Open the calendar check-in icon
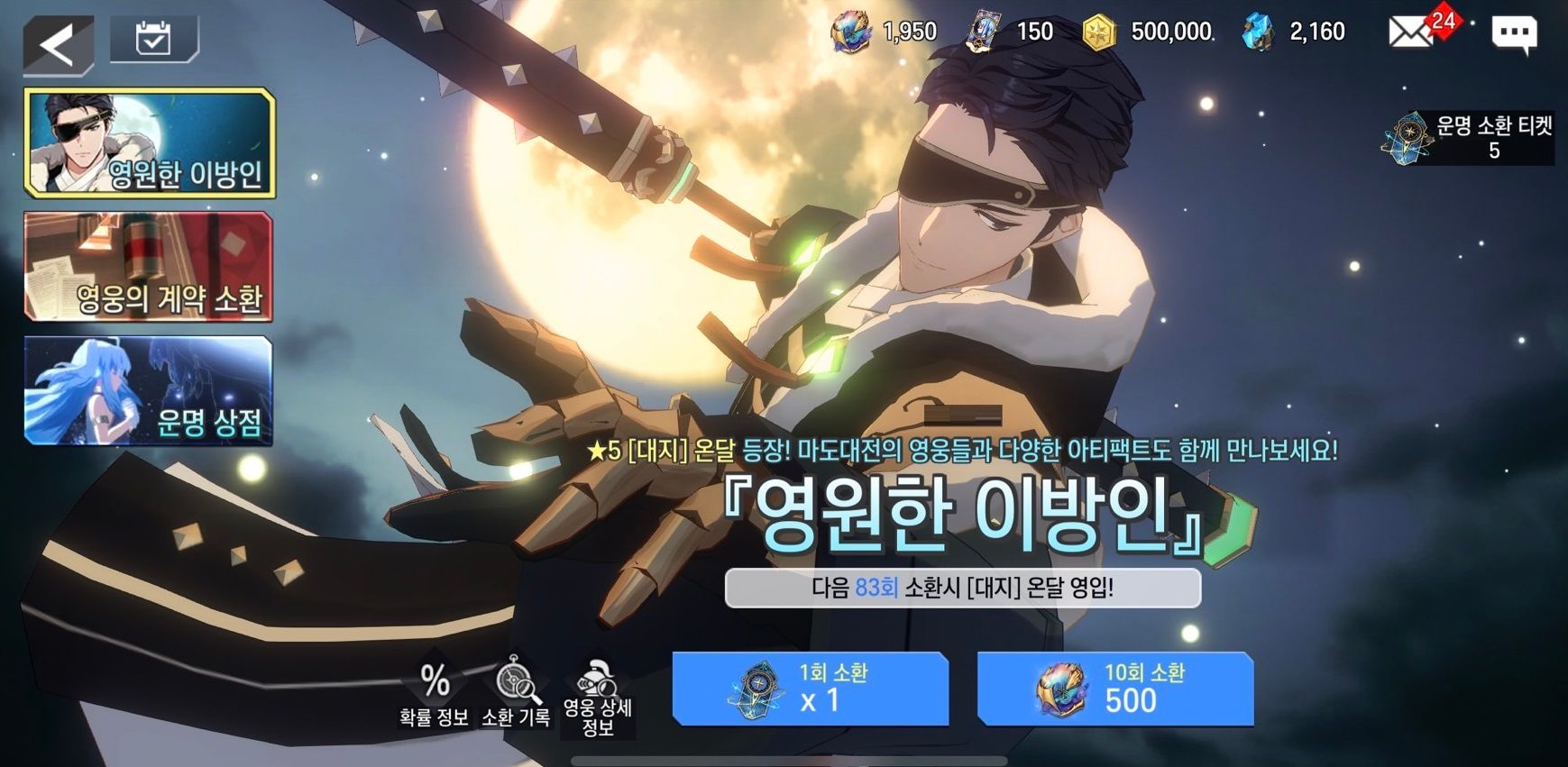Image resolution: width=1568 pixels, height=767 pixels. coord(153,40)
